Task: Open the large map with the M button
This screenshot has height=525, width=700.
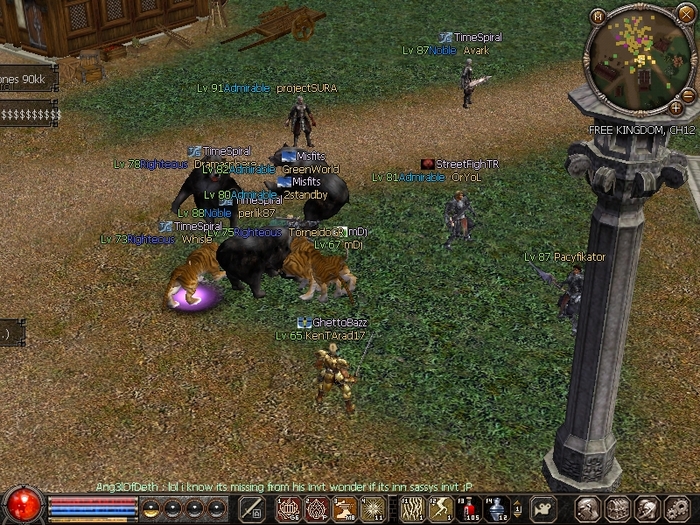Action: (598, 17)
